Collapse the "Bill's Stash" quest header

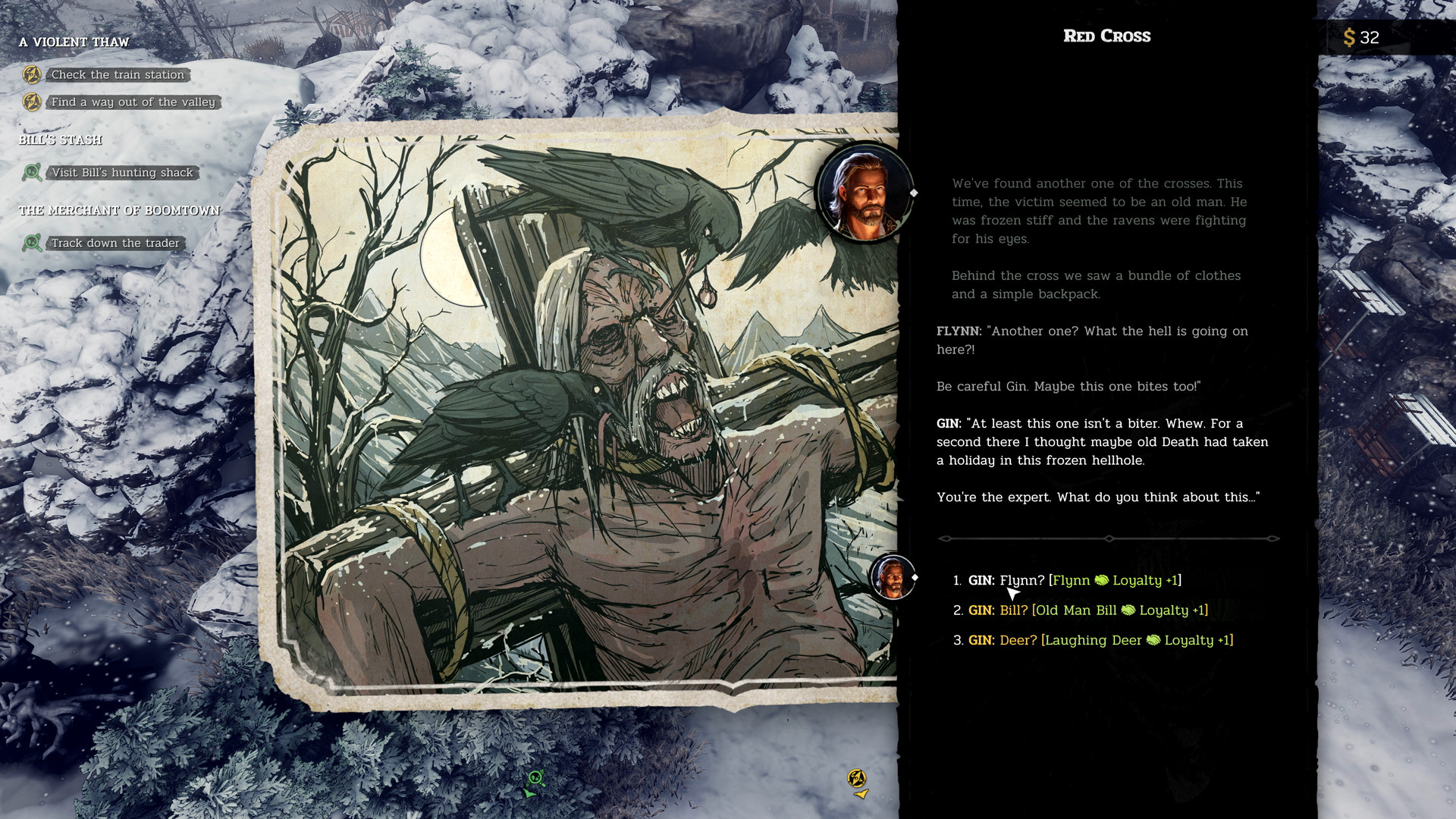62,140
